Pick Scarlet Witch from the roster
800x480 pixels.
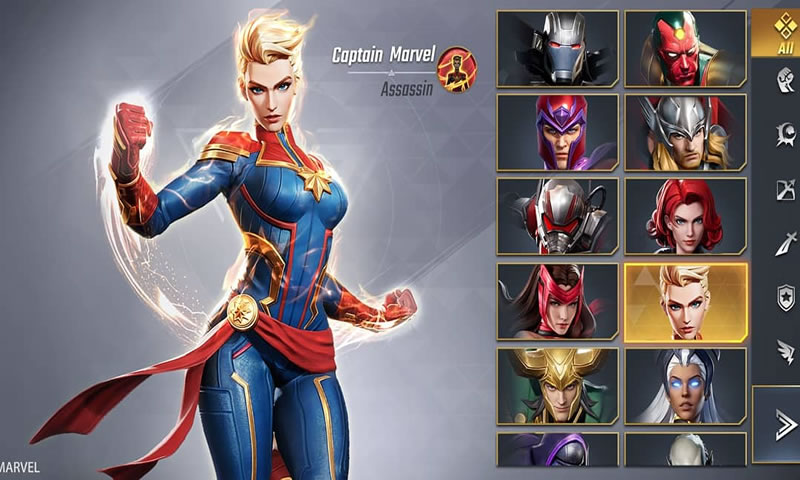(x=557, y=300)
